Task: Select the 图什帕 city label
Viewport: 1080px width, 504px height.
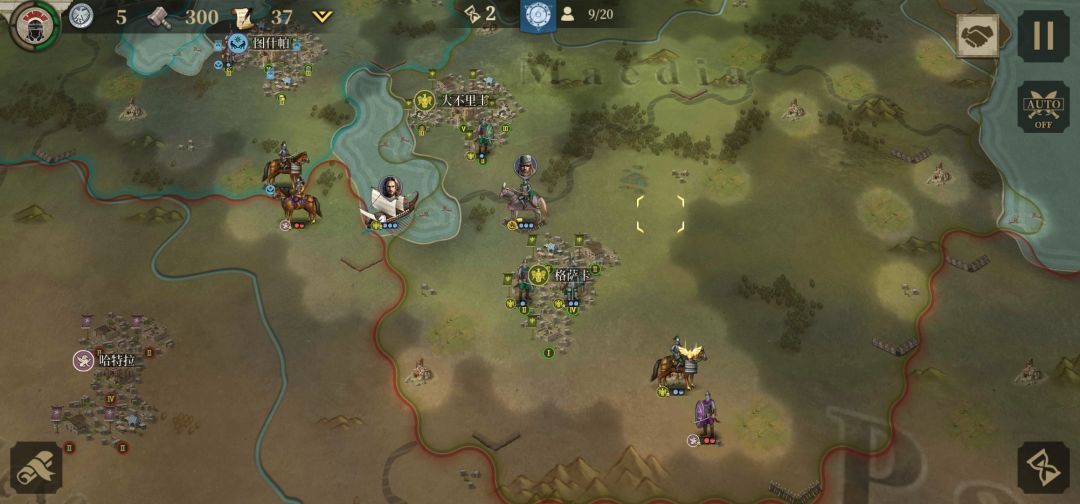Action: pyautogui.click(x=262, y=43)
